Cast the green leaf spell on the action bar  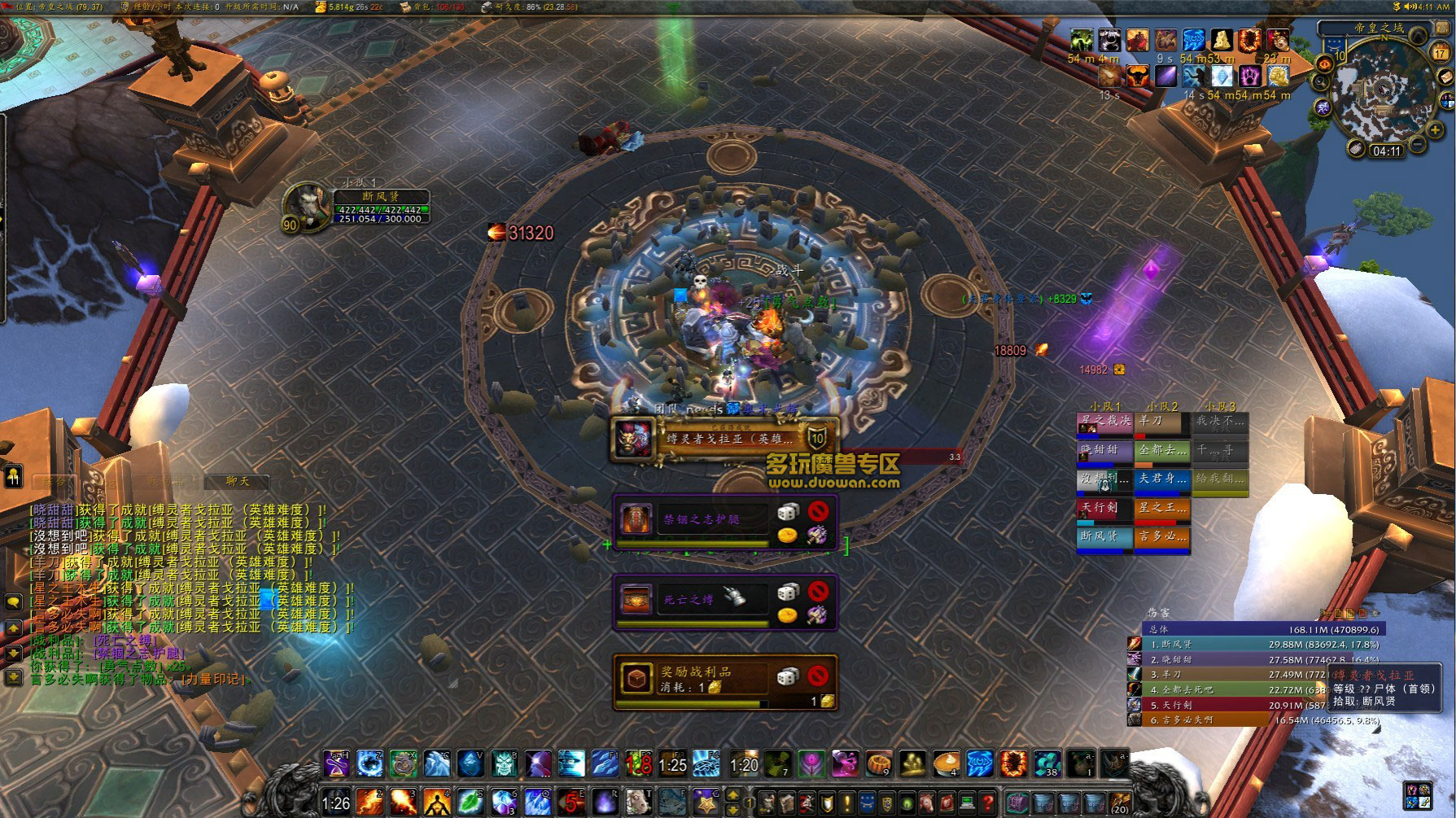point(470,802)
